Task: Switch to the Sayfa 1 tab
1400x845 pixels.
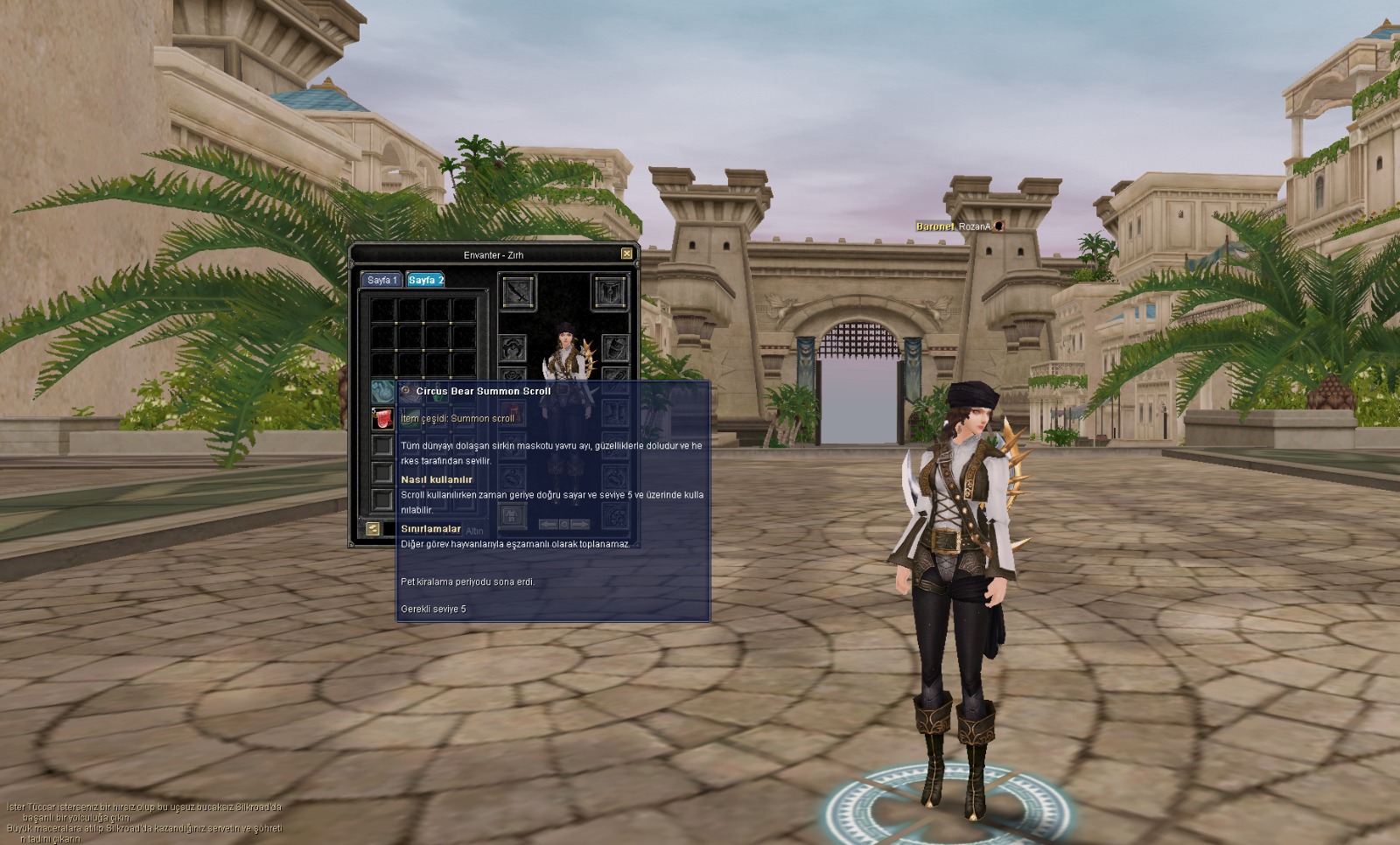Action: pyautogui.click(x=381, y=280)
